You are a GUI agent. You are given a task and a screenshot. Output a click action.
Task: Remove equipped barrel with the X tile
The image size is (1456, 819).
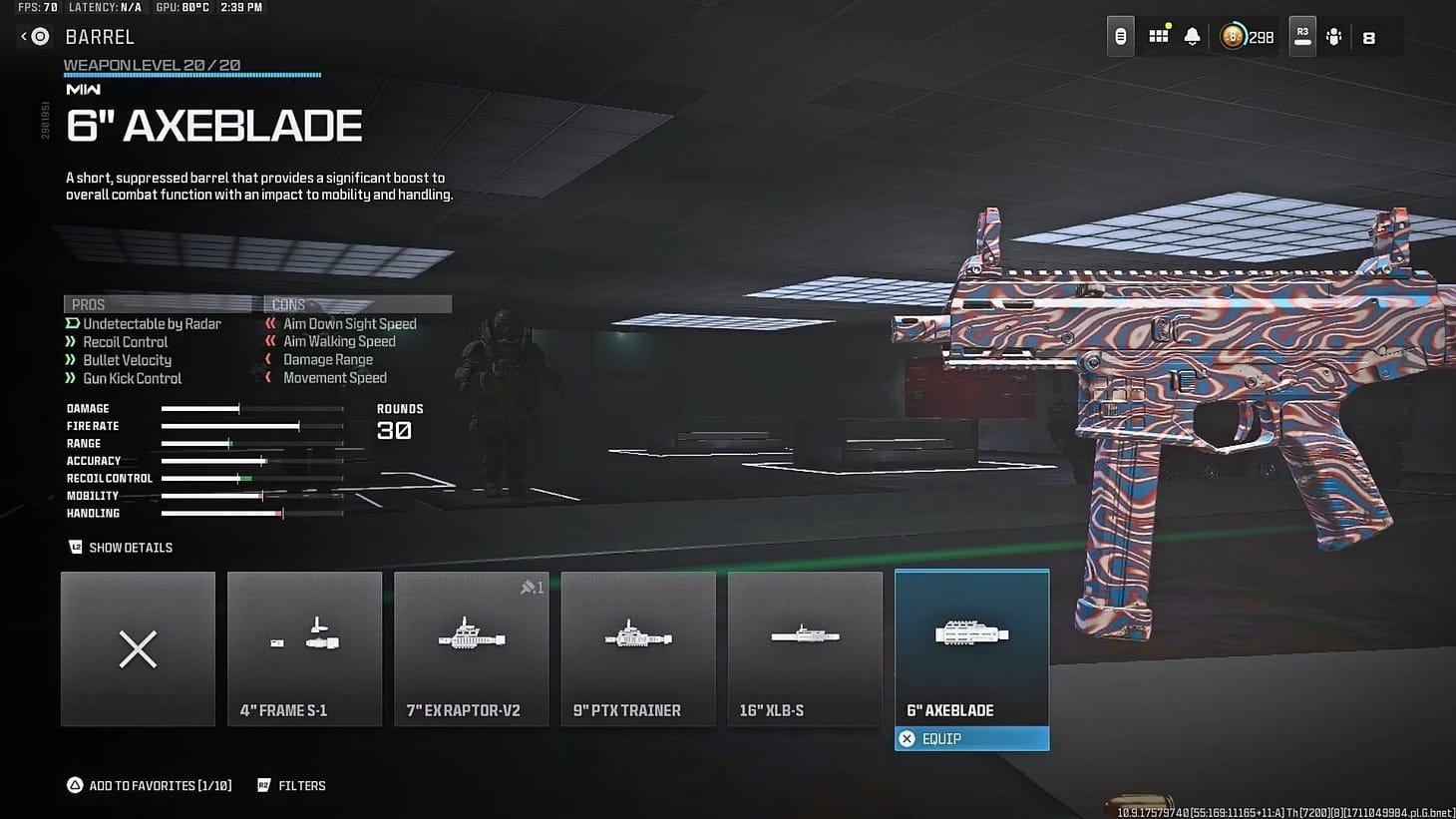(x=138, y=648)
